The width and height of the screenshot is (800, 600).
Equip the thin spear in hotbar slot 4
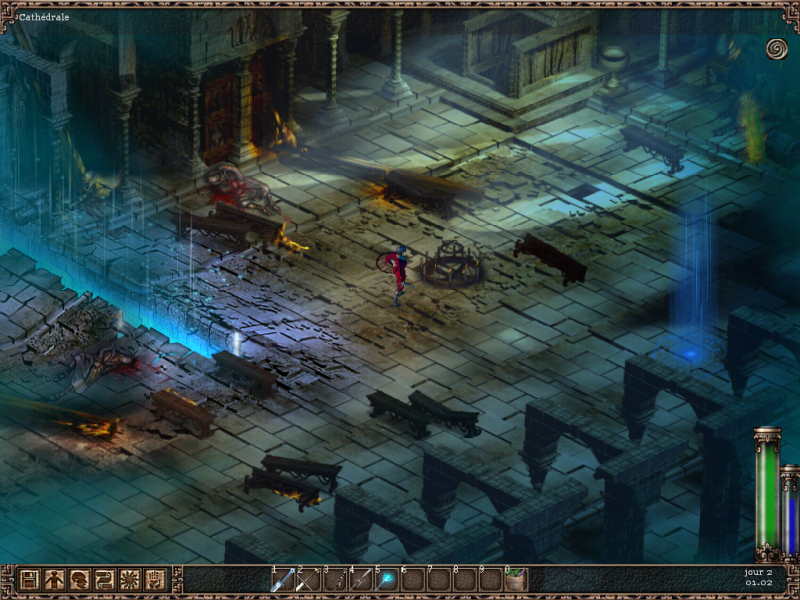click(360, 580)
